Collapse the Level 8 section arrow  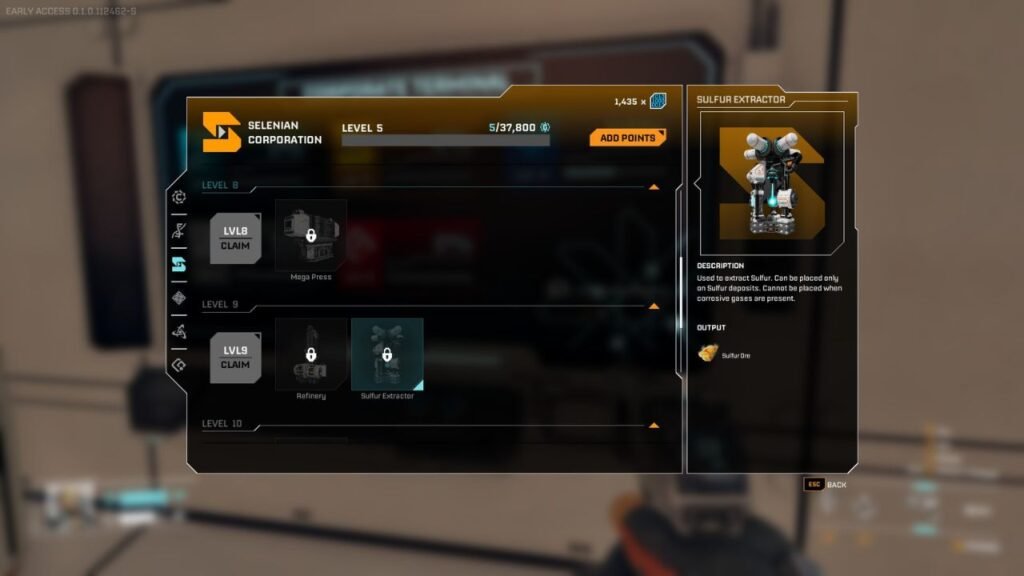[654, 186]
